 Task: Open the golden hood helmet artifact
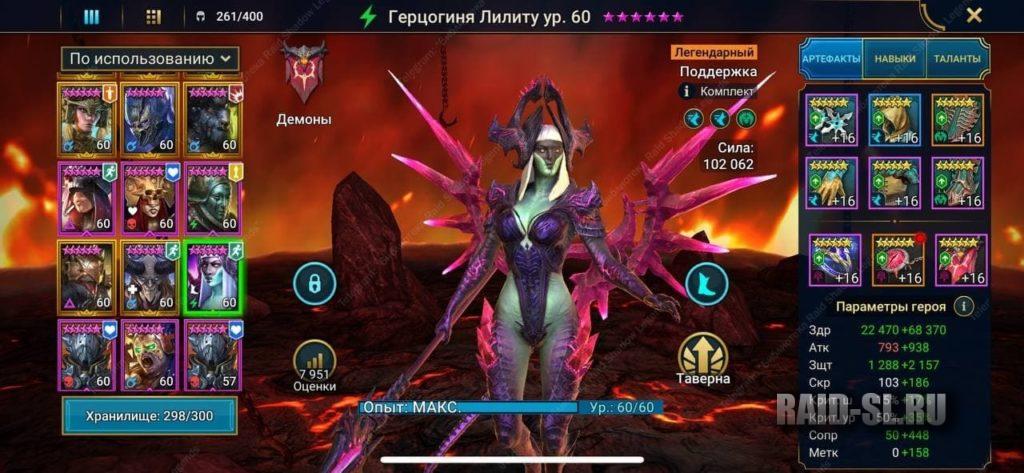pos(894,120)
